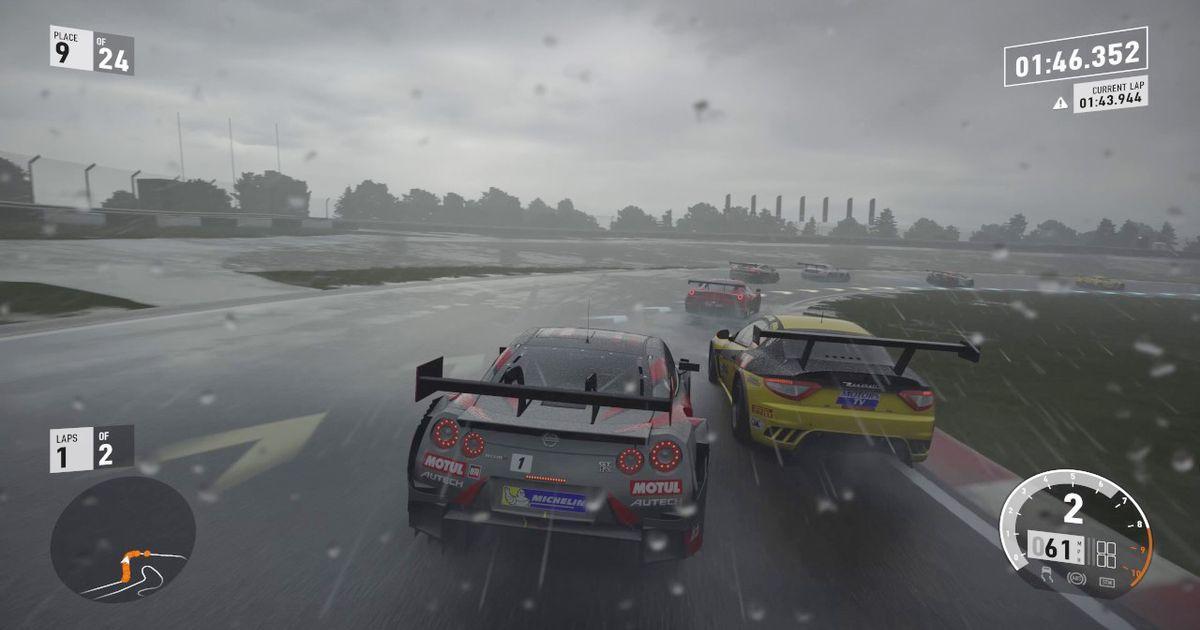The width and height of the screenshot is (1200, 630).
Task: Click the lap warning triangle icon
Action: click(1060, 102)
